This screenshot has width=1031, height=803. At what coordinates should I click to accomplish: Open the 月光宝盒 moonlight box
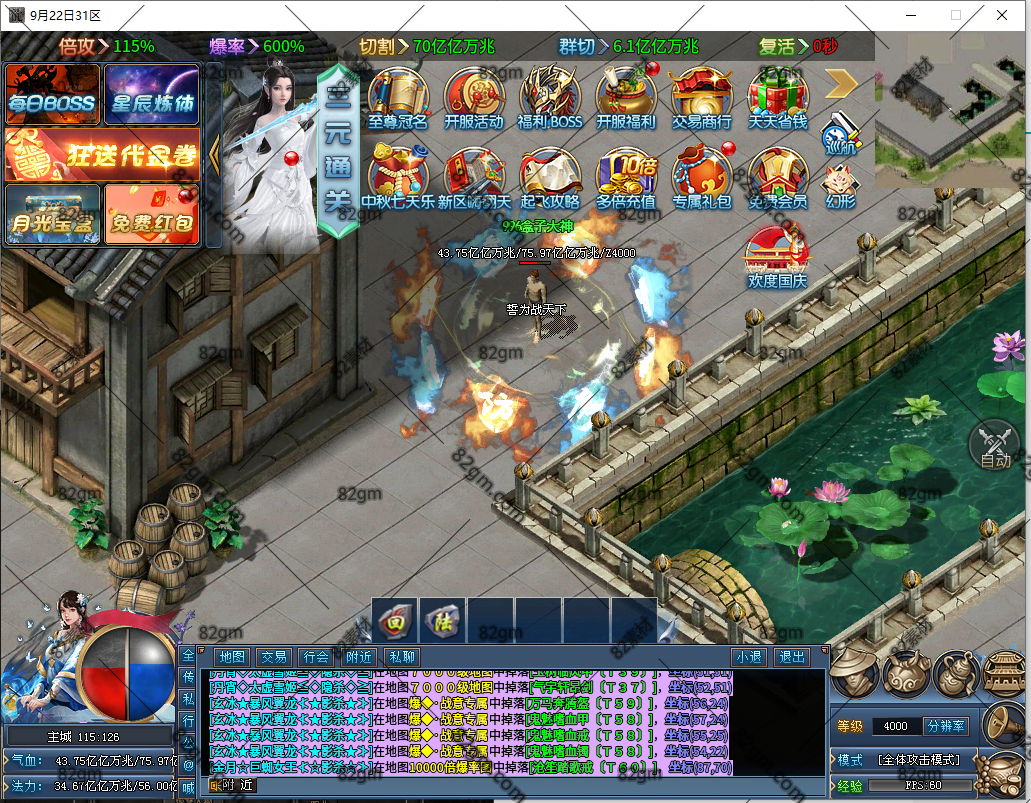53,214
